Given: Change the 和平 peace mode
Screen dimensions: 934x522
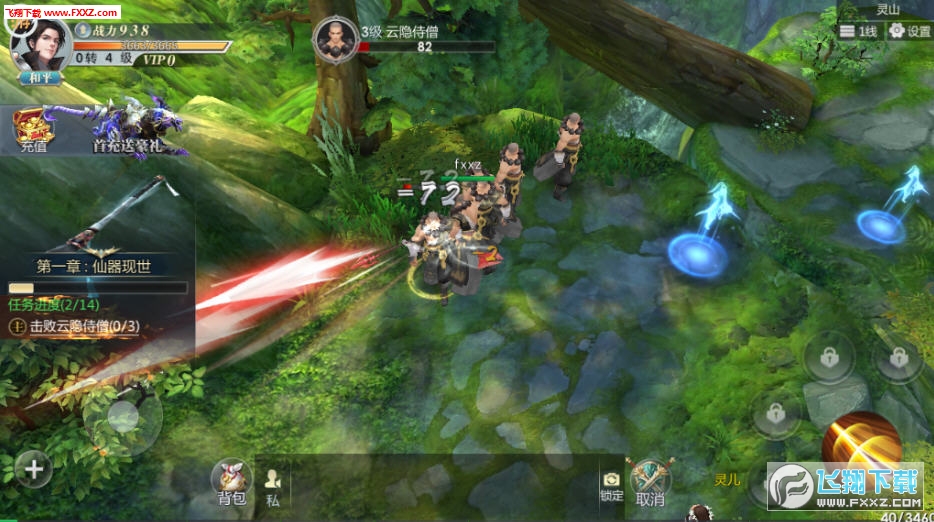Looking at the screenshot, I should (x=38, y=76).
